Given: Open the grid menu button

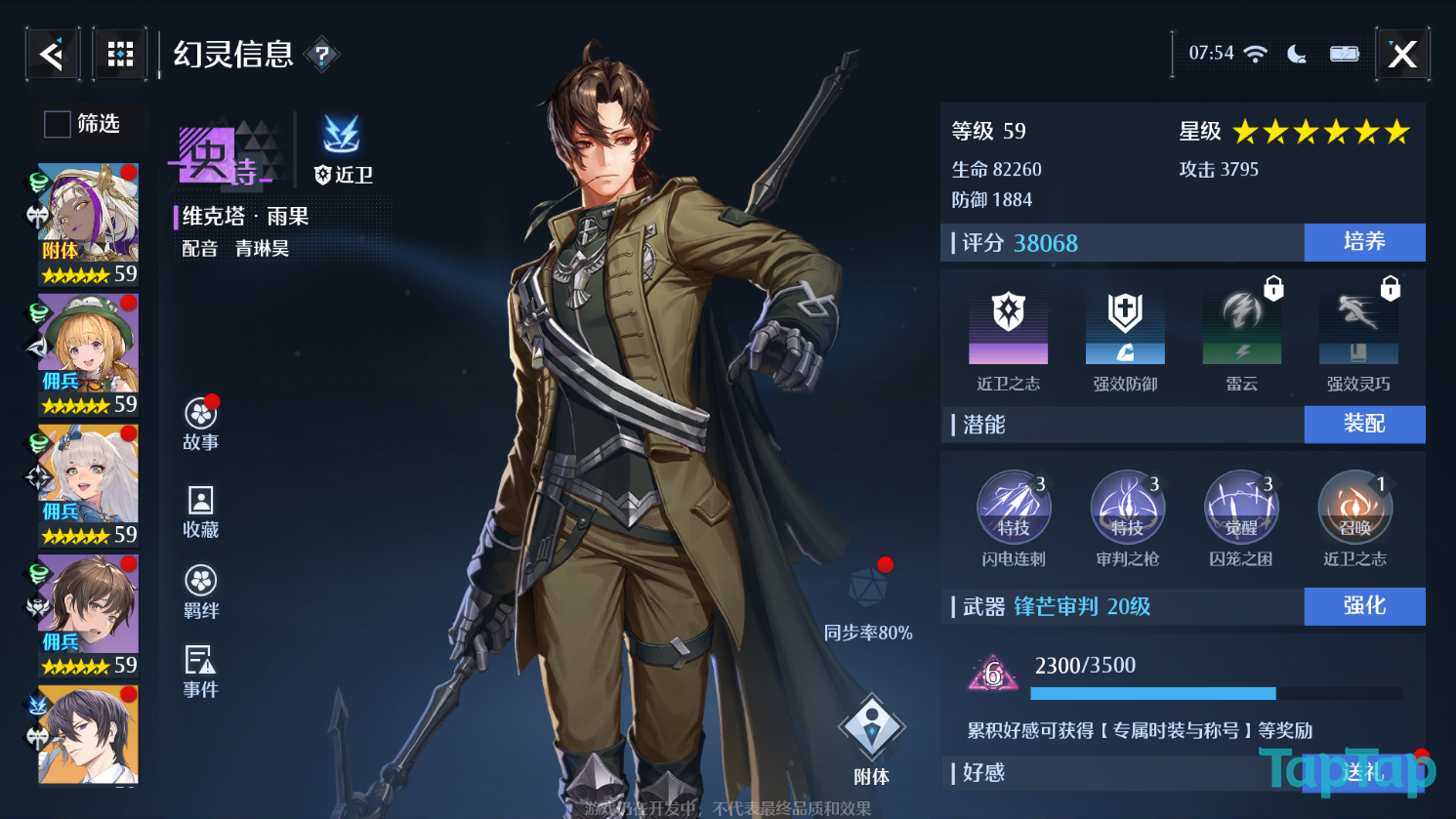Looking at the screenshot, I should [x=120, y=54].
